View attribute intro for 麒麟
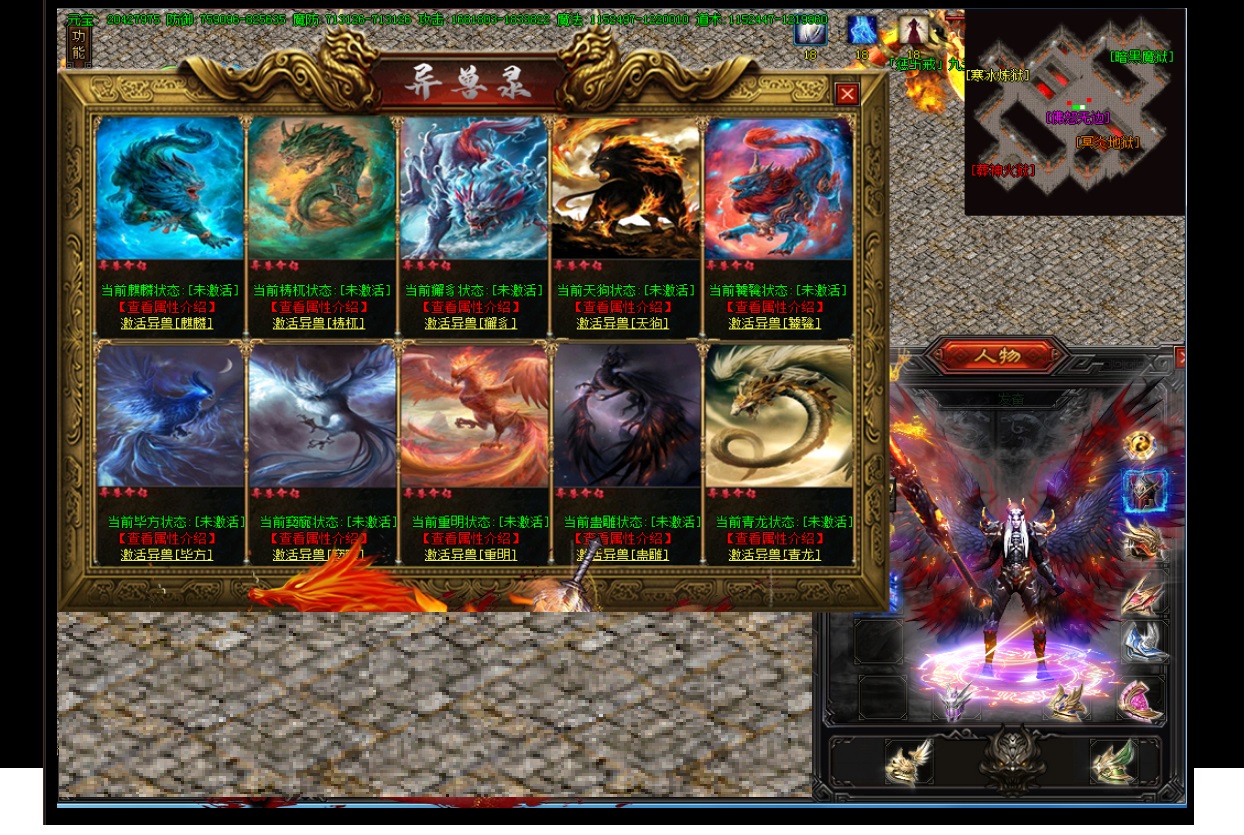The height and width of the screenshot is (835, 1244). click(x=168, y=307)
